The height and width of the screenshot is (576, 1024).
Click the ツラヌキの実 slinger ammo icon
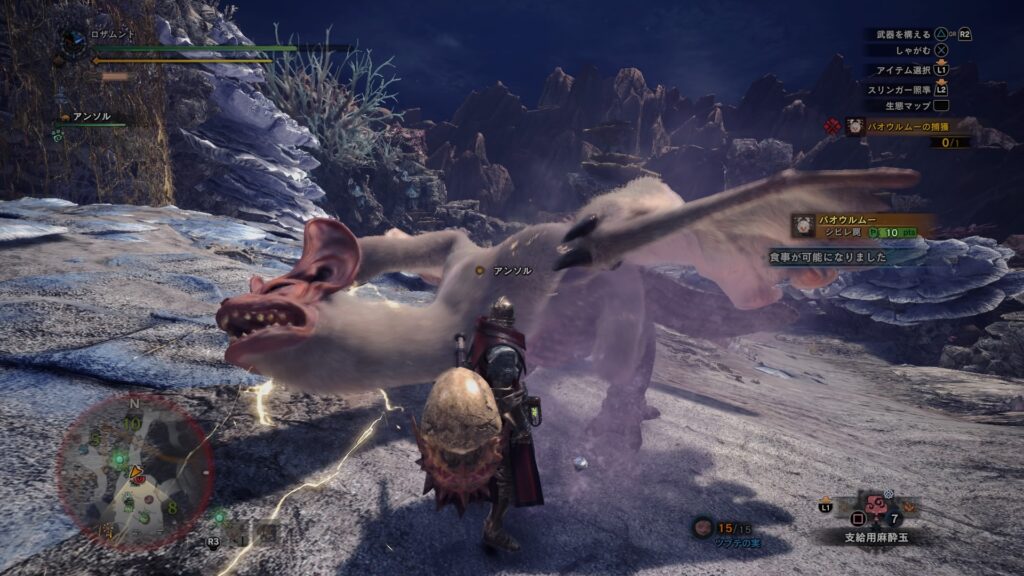pyautogui.click(x=703, y=526)
